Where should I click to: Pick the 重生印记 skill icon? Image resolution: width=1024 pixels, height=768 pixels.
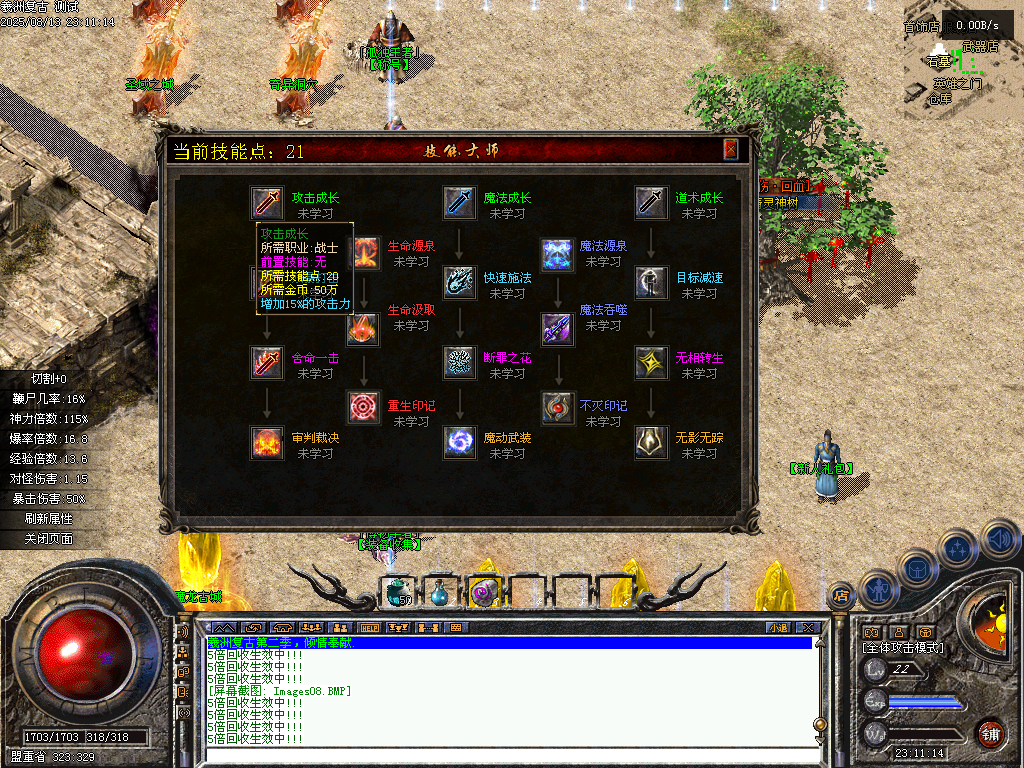(x=364, y=408)
